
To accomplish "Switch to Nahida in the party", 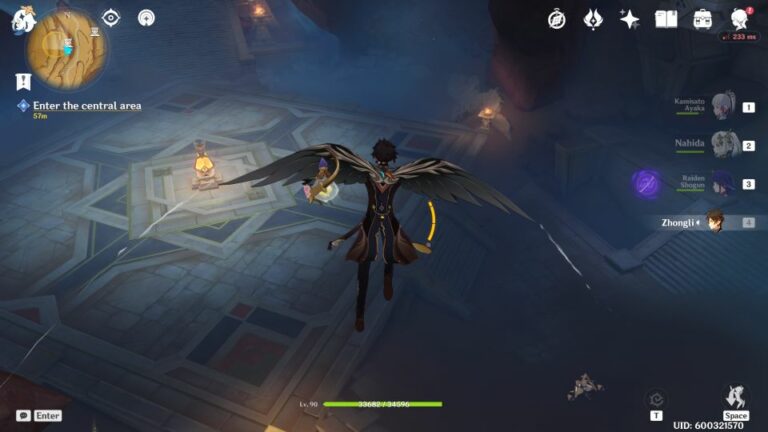I will tap(723, 144).
